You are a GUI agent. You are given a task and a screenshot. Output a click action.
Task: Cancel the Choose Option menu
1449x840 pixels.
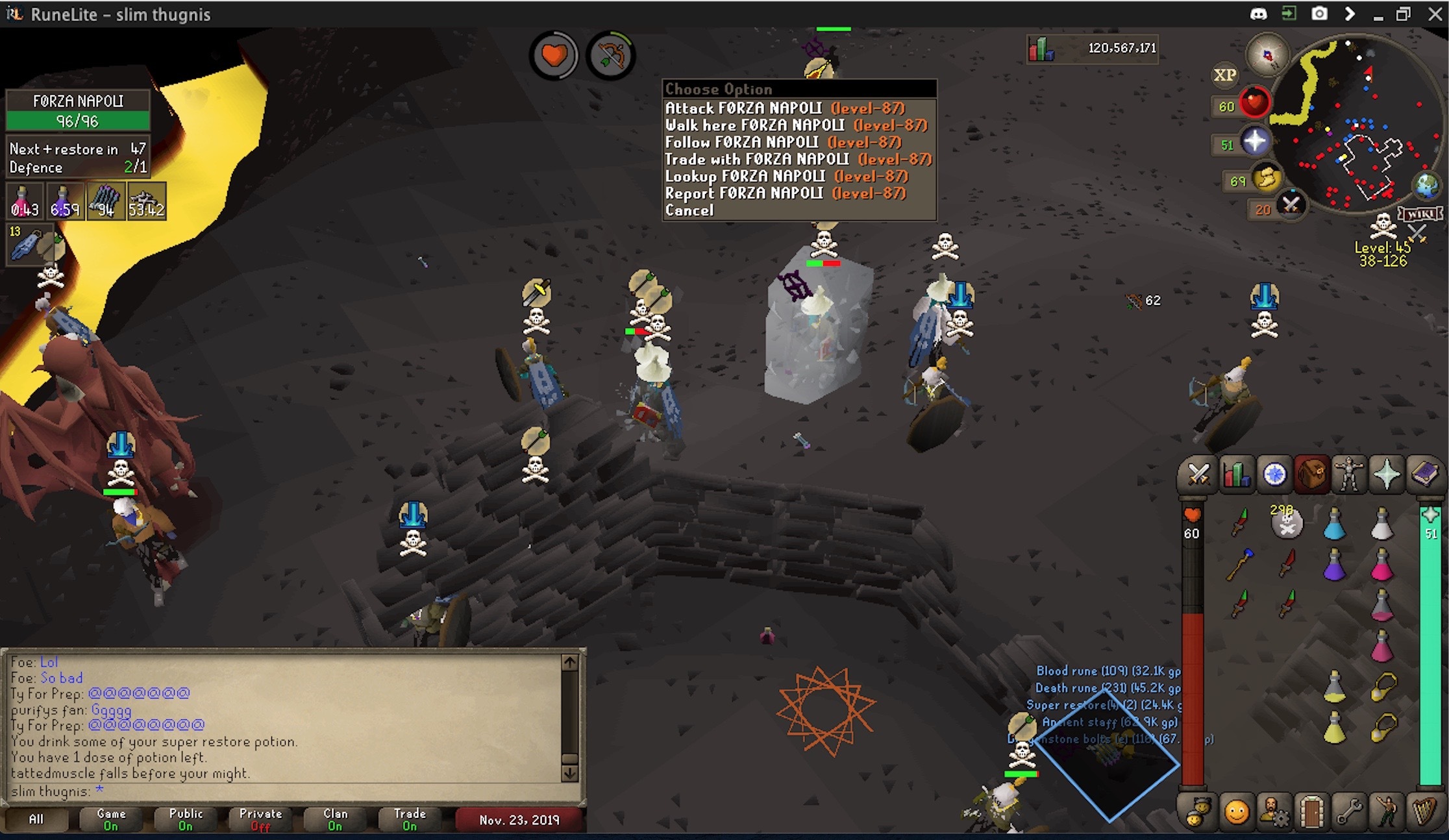pyautogui.click(x=689, y=210)
